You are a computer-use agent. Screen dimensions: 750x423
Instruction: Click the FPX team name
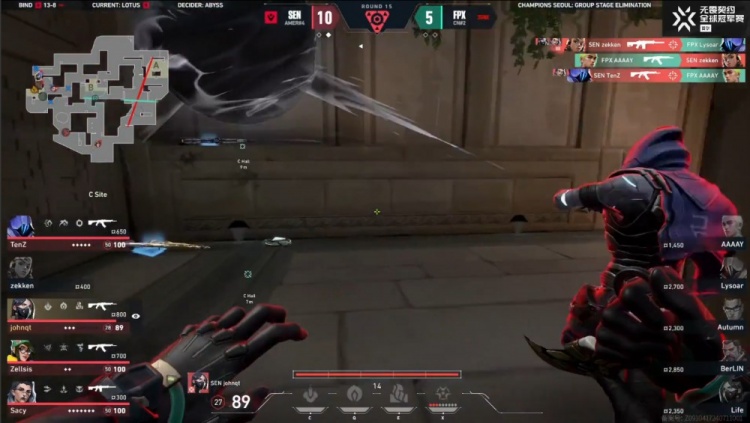(459, 17)
